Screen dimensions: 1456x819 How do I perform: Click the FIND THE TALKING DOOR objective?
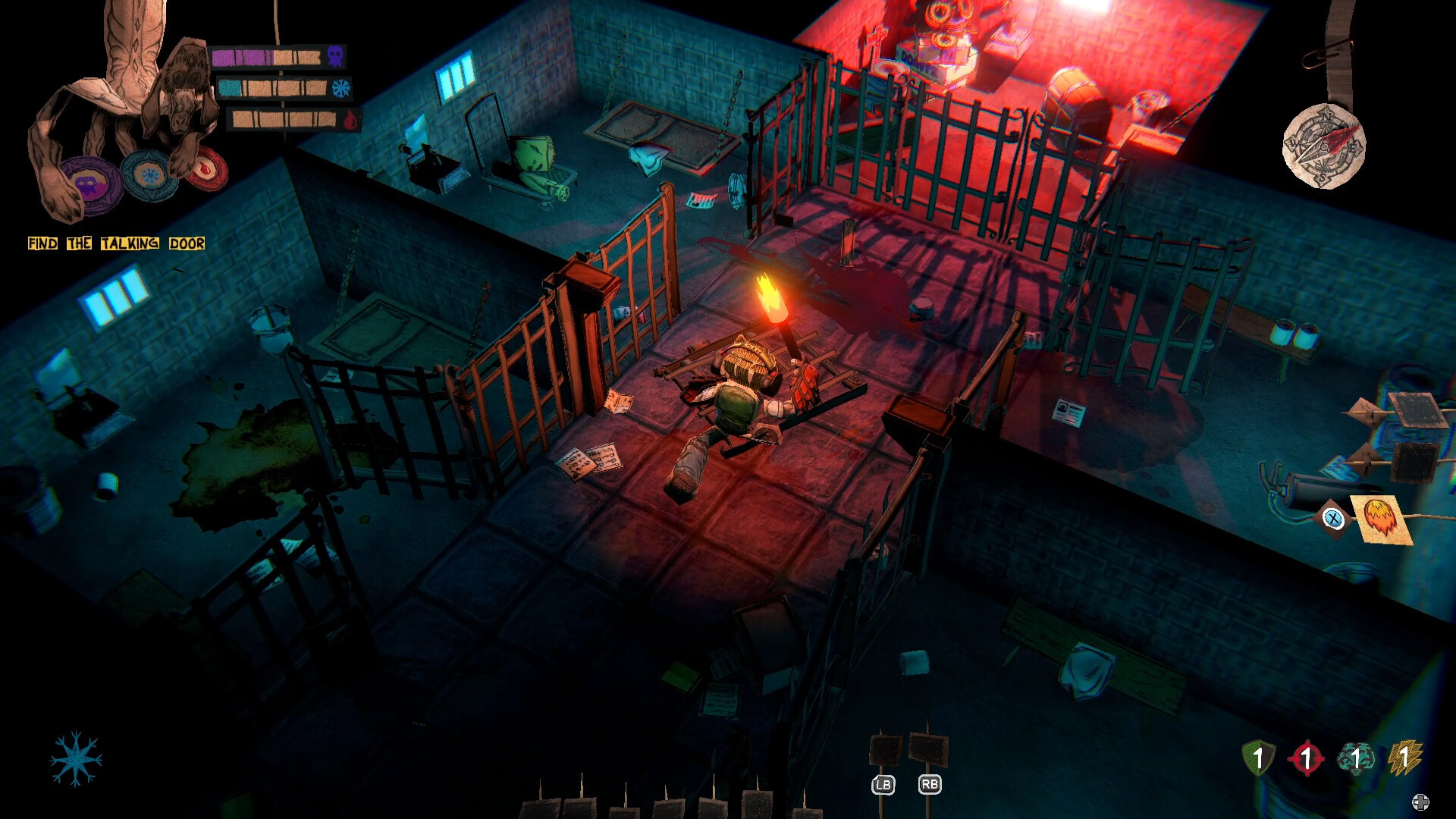coord(116,243)
